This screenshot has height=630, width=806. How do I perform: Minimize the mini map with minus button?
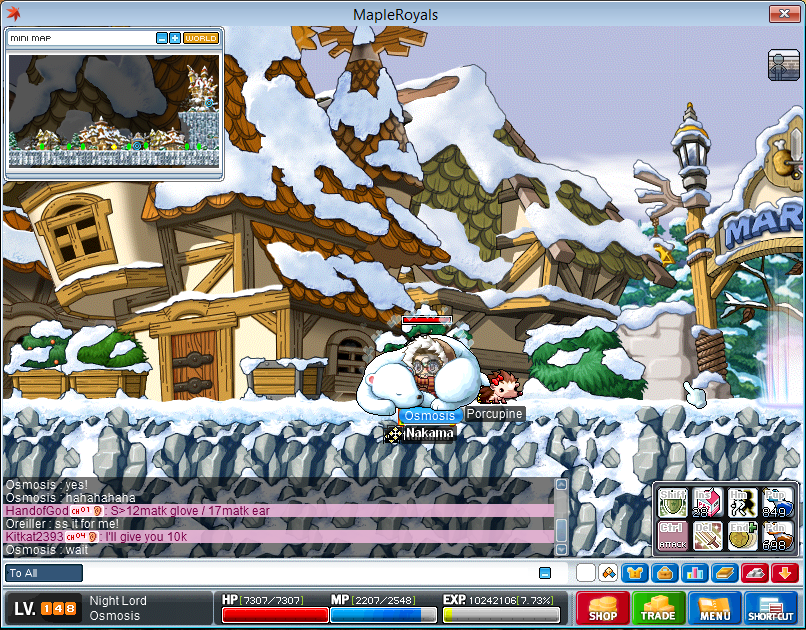[x=162, y=38]
